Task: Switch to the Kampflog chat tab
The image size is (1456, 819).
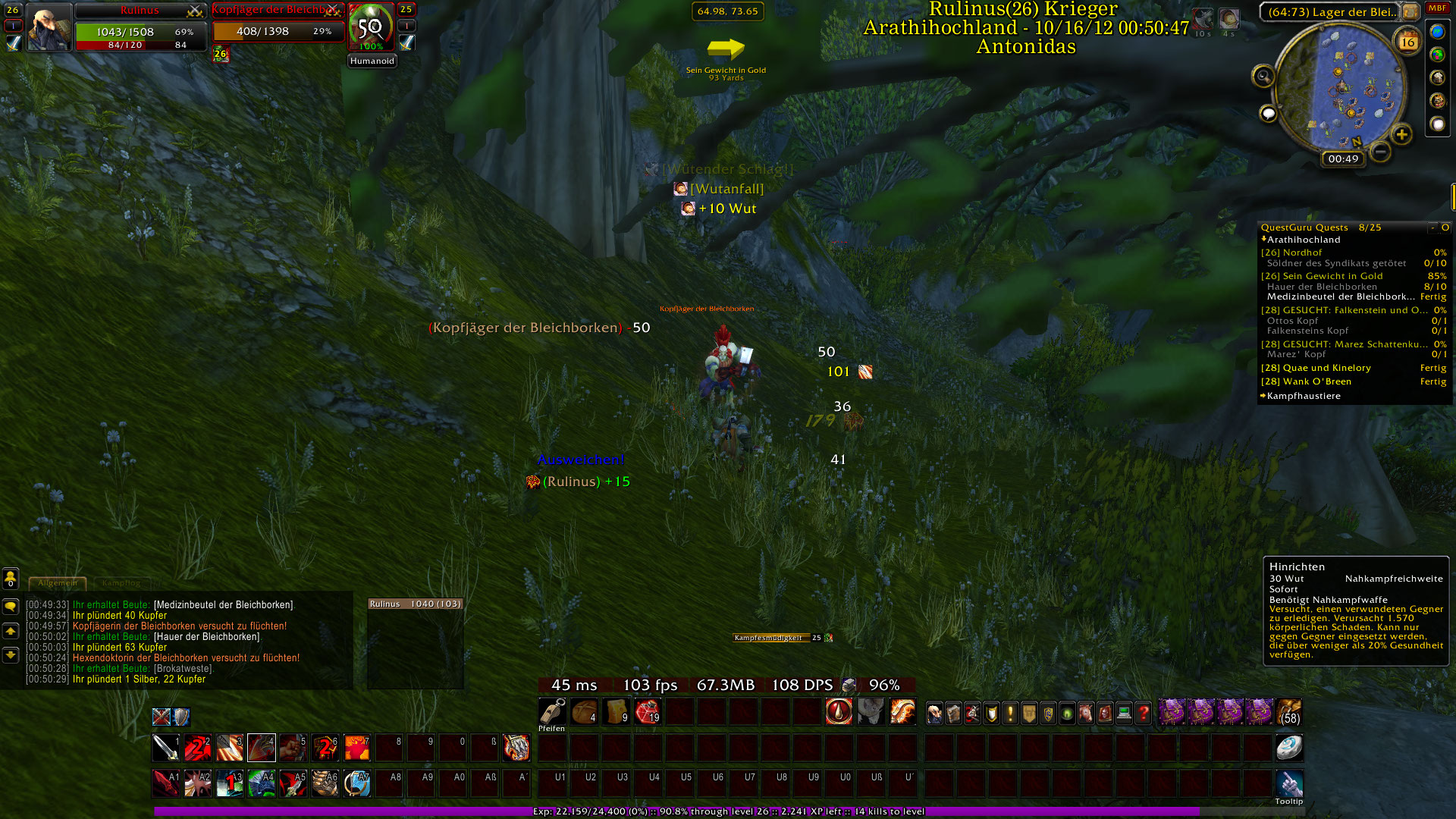Action: coord(121,583)
